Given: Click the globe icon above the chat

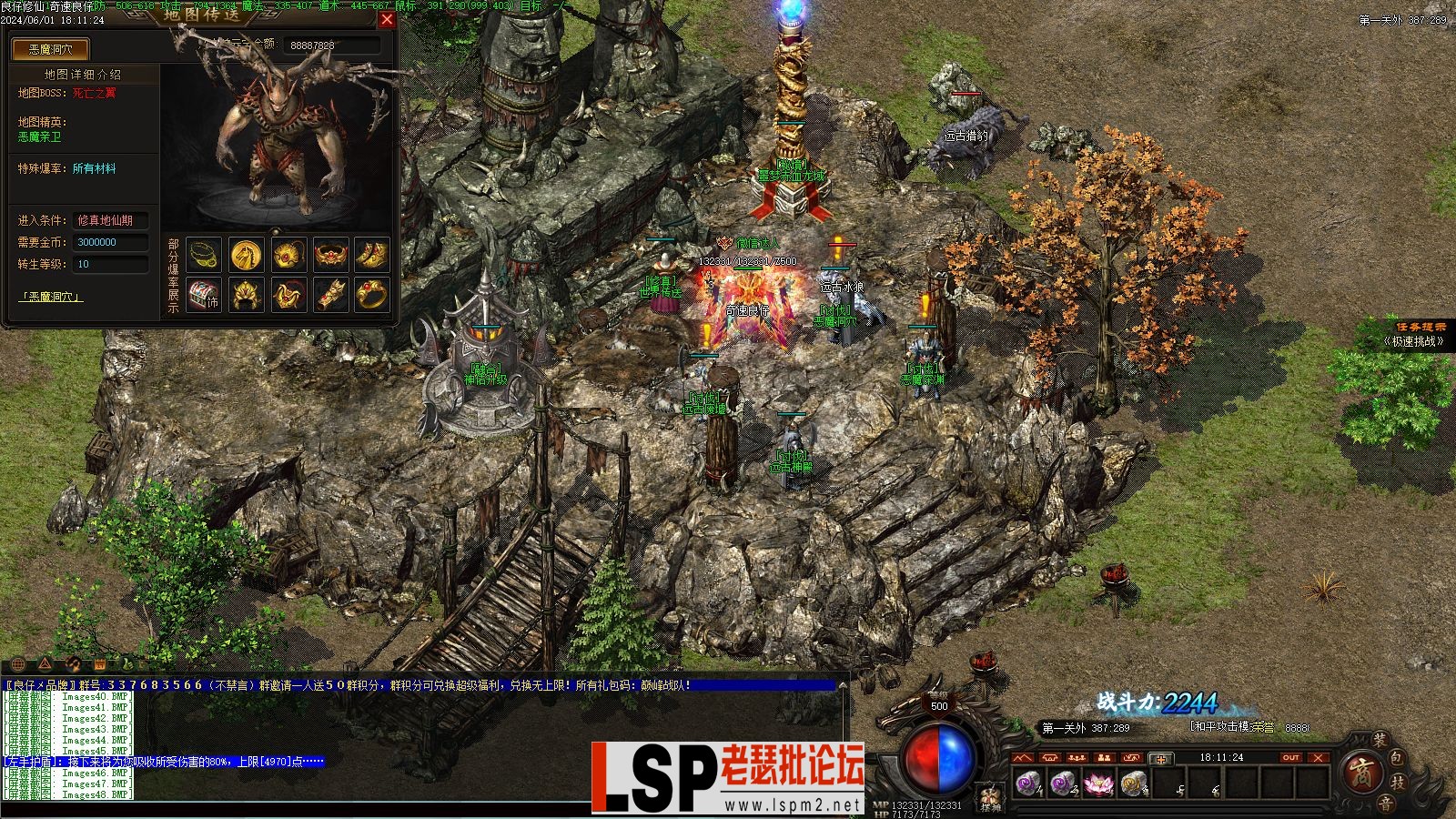Looking at the screenshot, I should tap(18, 664).
